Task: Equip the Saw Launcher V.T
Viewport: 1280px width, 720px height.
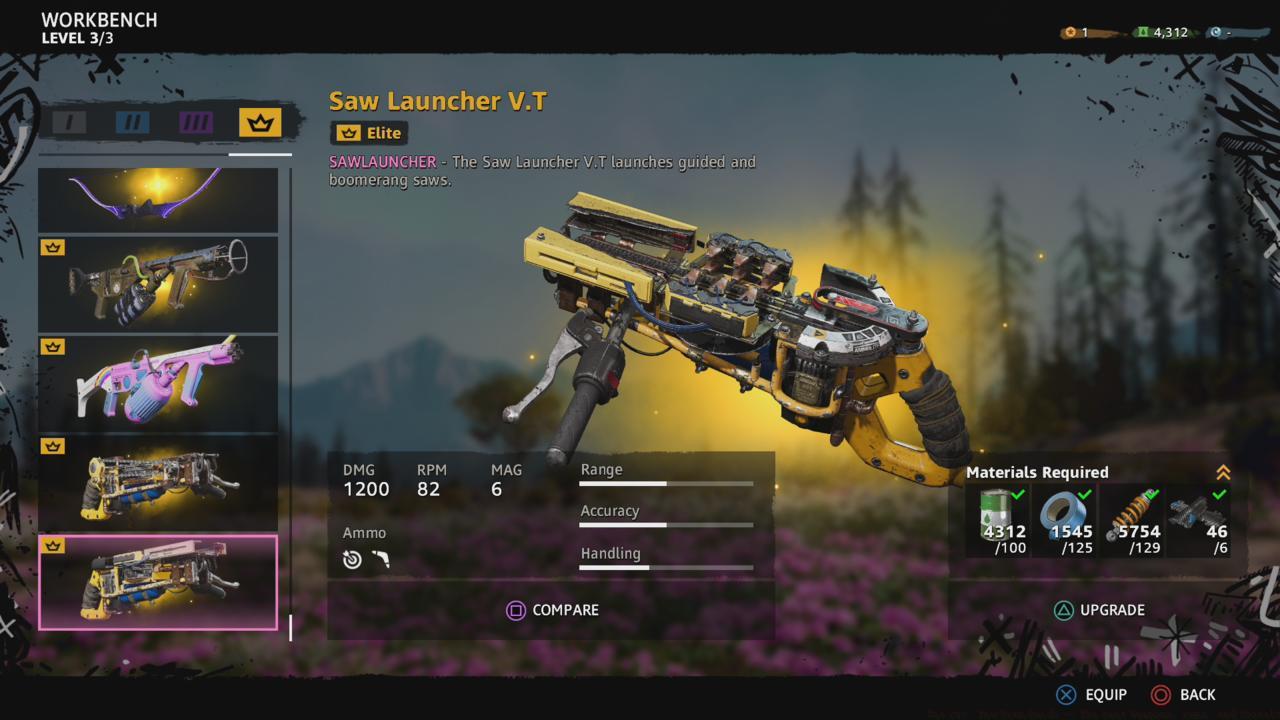Action: [x=1092, y=694]
